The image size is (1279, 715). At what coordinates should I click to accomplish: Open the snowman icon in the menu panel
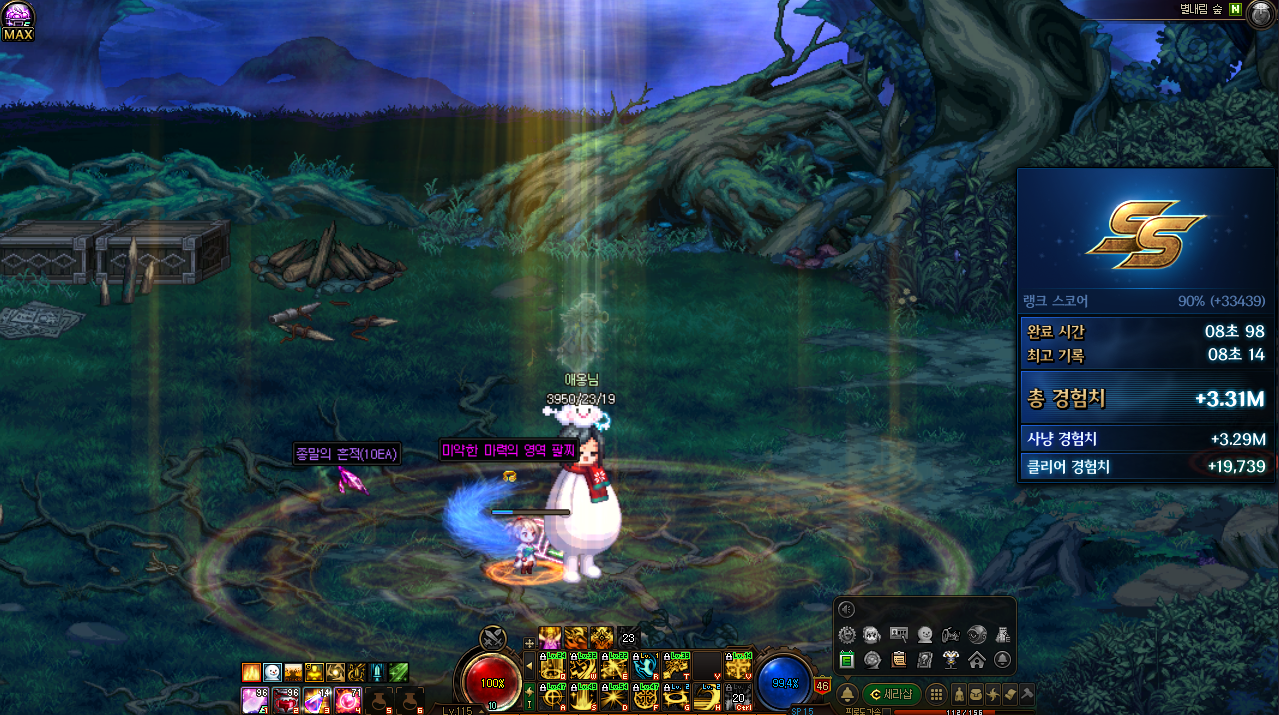point(925,634)
